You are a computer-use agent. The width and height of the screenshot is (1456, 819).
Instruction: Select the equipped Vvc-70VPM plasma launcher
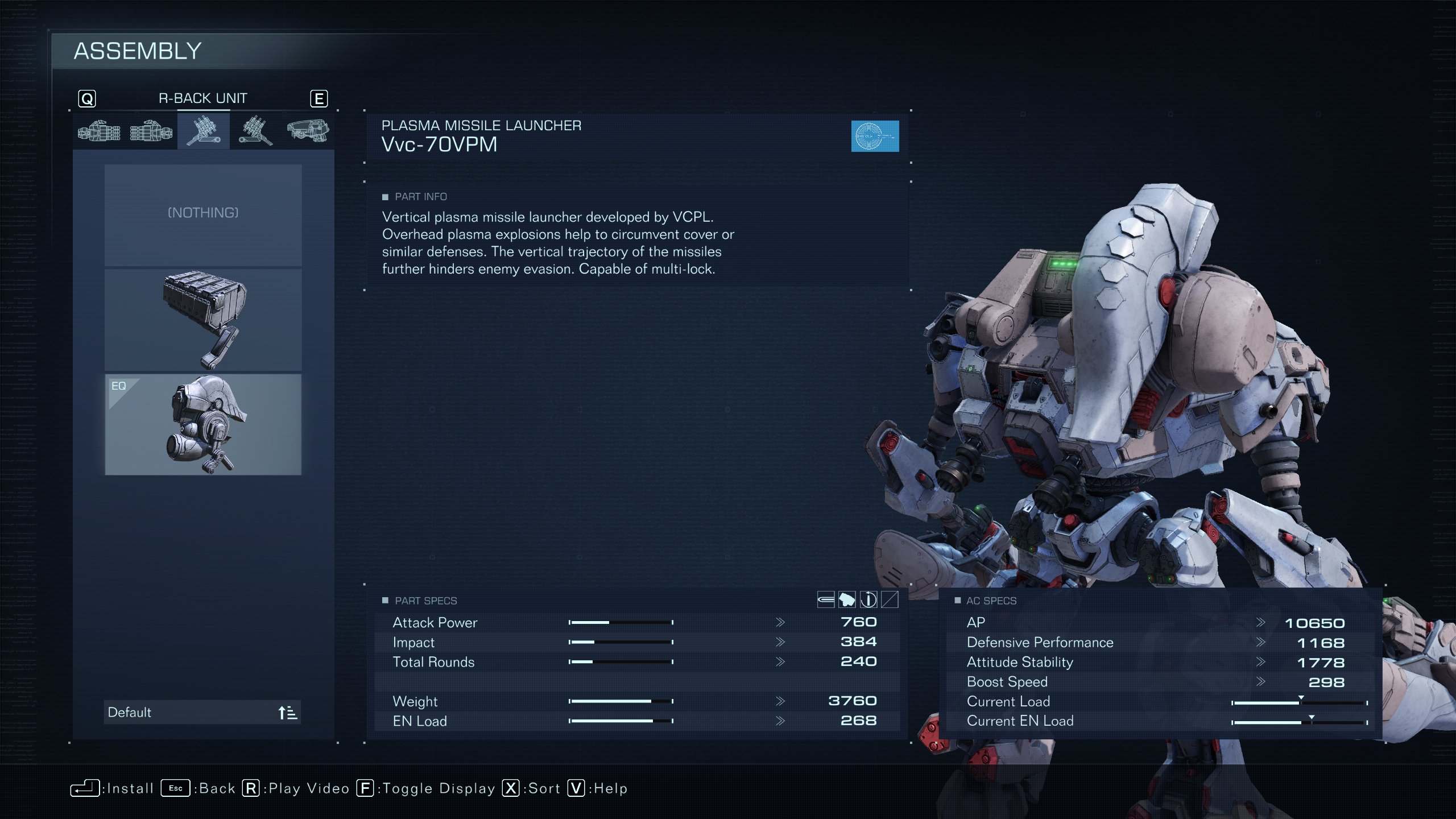click(x=203, y=424)
